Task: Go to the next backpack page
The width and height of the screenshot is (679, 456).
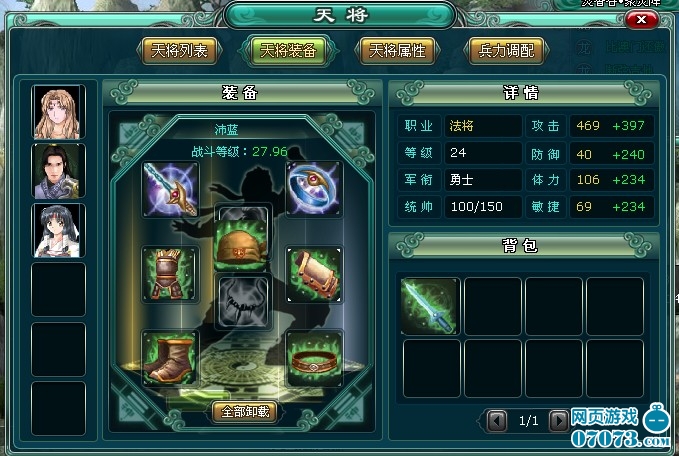Action: click(x=558, y=421)
